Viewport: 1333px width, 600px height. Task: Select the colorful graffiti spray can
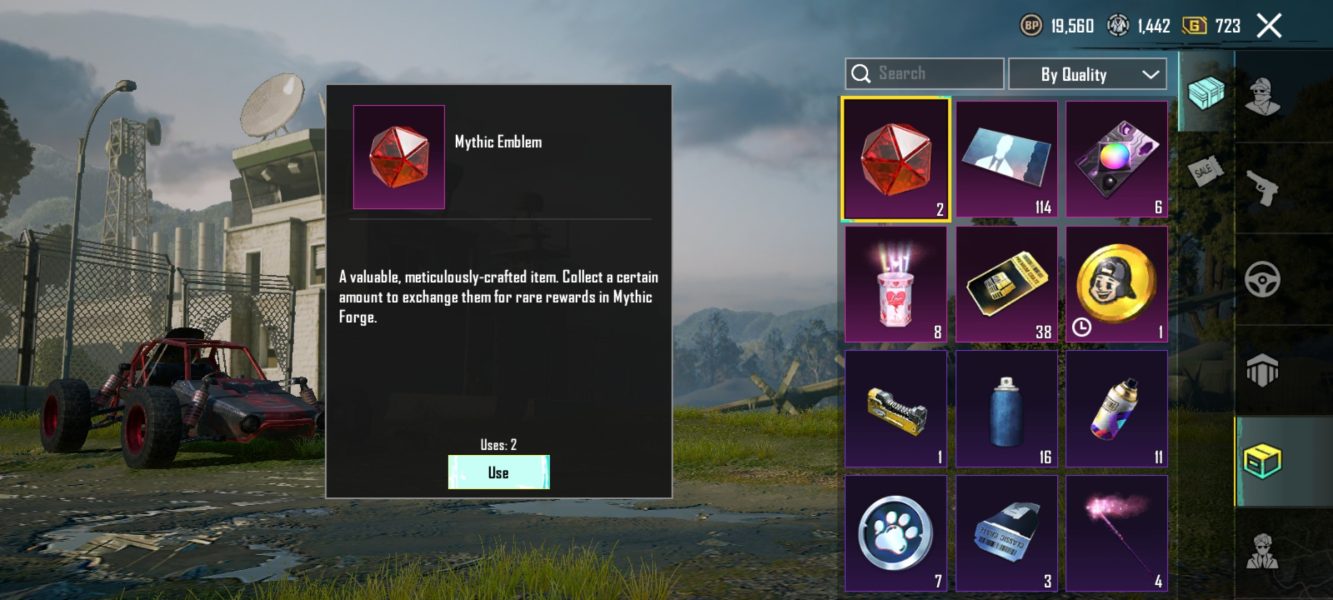pyautogui.click(x=1116, y=409)
